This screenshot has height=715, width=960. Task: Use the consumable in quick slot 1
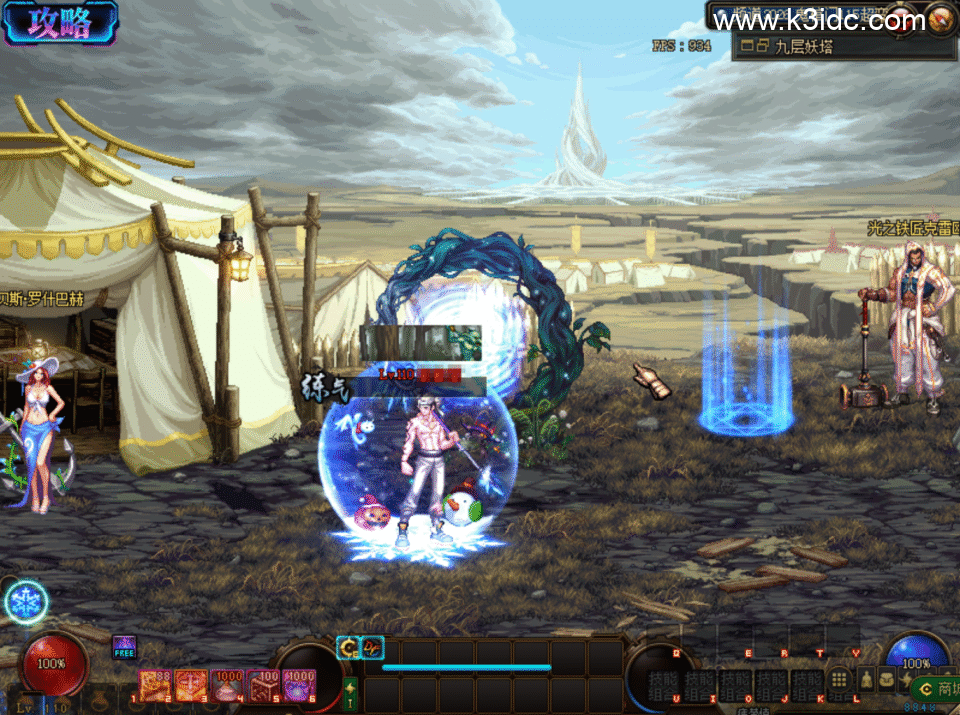coord(156,685)
